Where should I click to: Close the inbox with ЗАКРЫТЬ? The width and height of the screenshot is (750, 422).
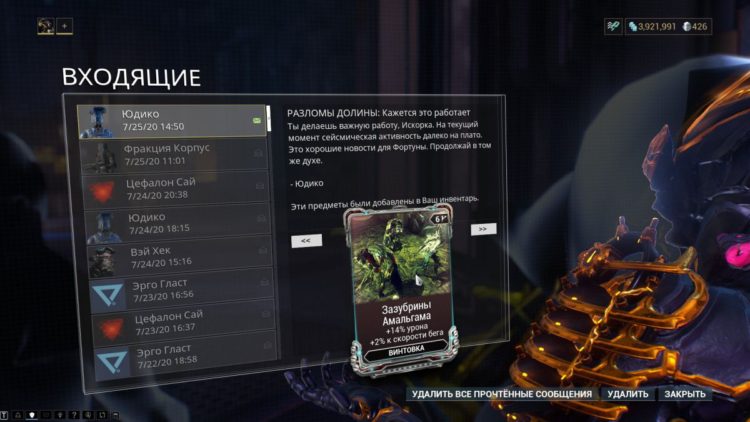[x=685, y=394]
